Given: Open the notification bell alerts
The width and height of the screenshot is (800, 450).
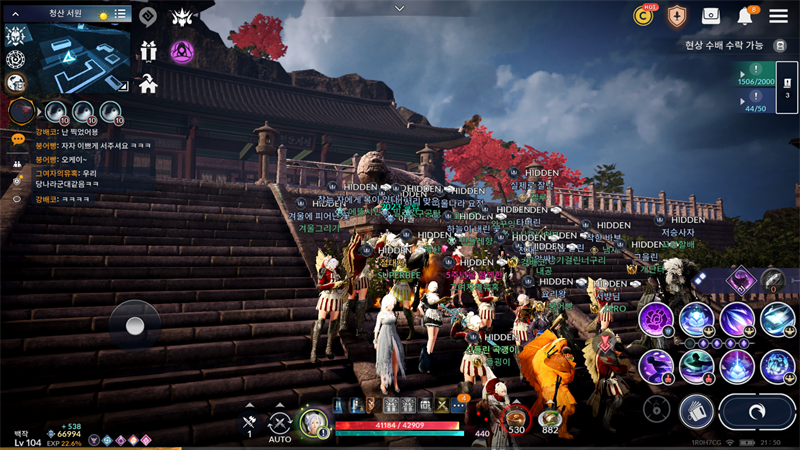Looking at the screenshot, I should (x=745, y=16).
